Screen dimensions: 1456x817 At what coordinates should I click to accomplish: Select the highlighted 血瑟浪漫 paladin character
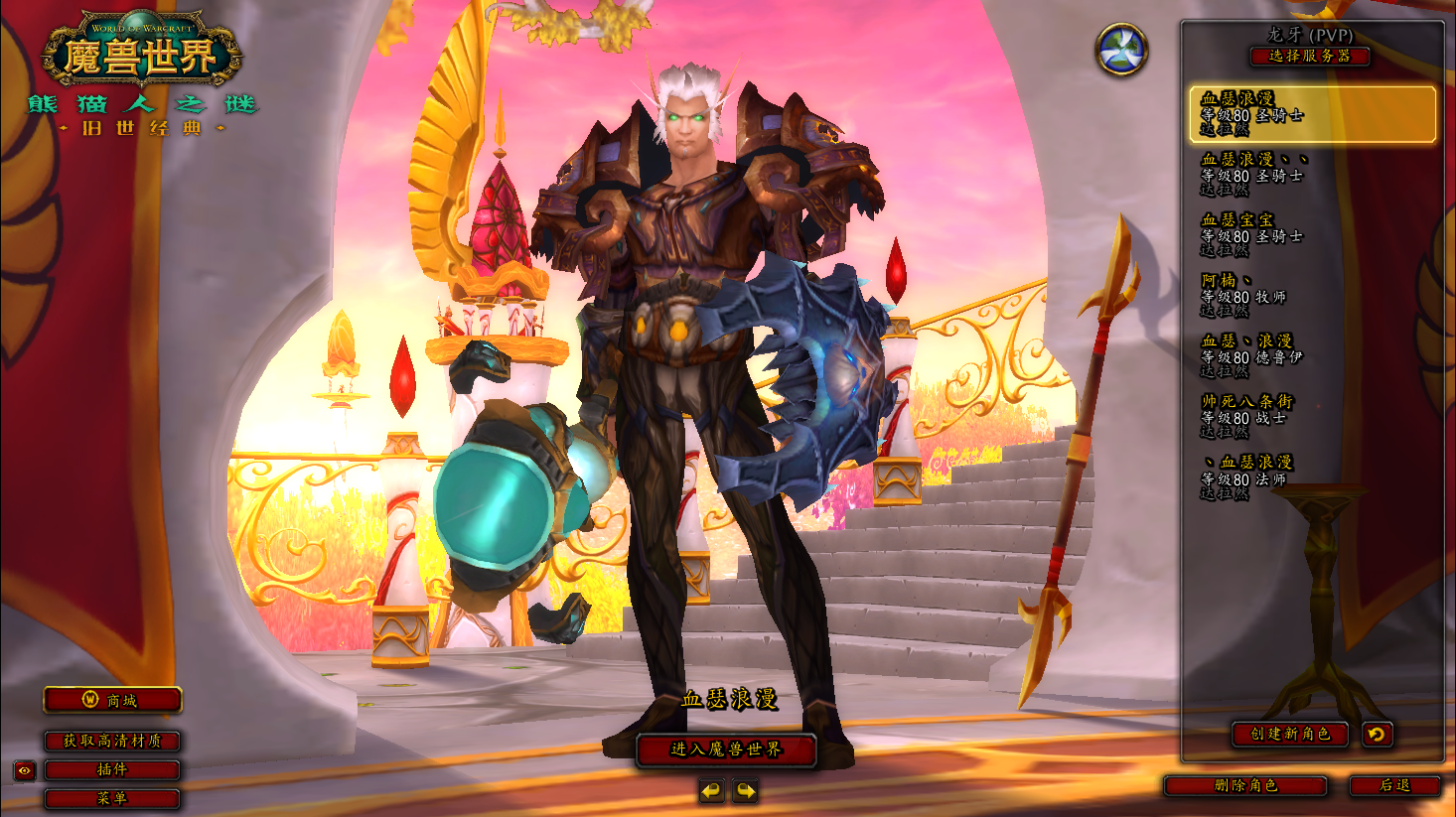click(1312, 114)
